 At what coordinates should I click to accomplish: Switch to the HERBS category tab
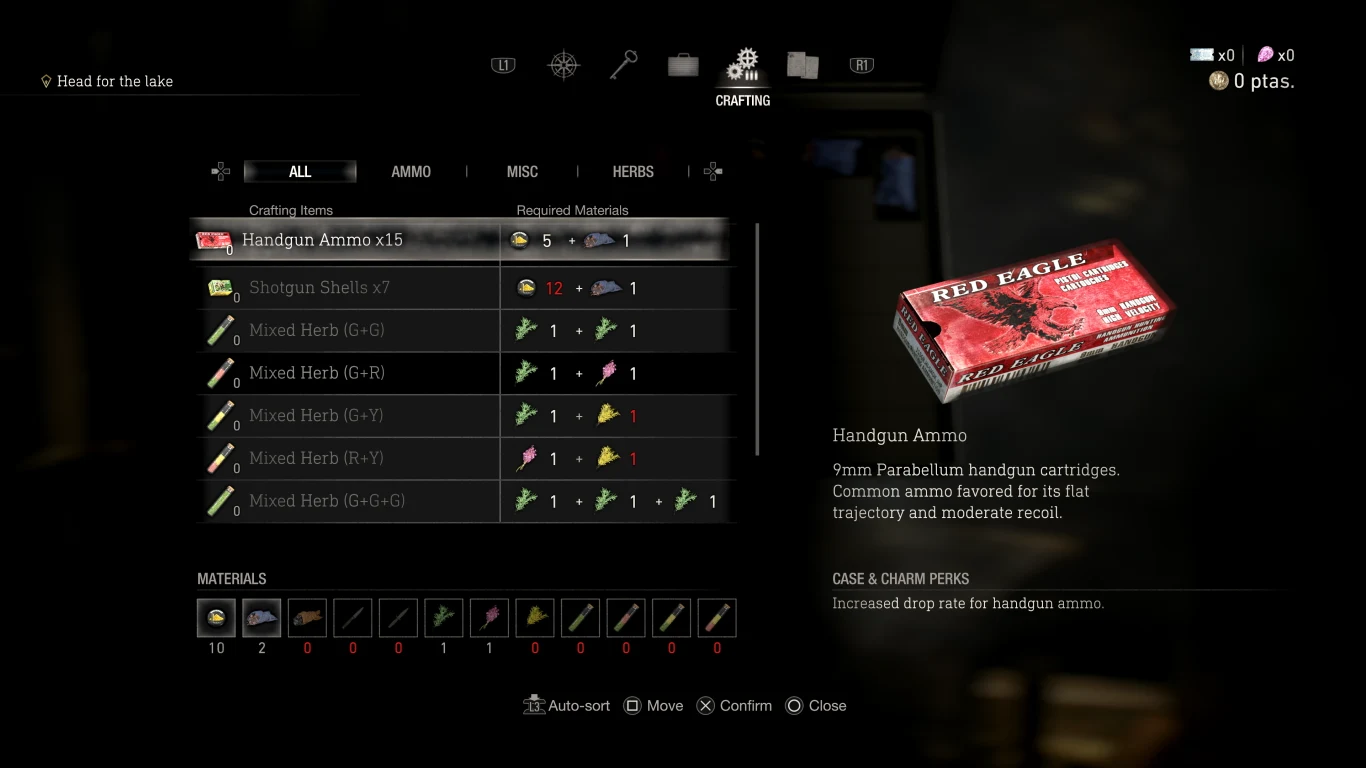(x=633, y=172)
